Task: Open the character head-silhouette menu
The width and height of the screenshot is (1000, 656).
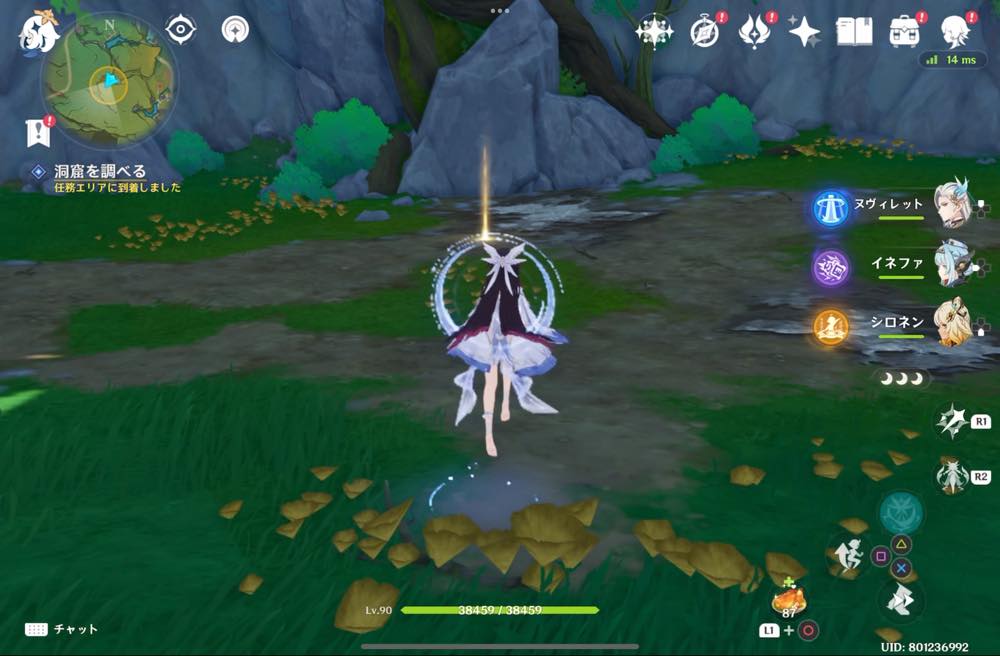Action: point(956,32)
